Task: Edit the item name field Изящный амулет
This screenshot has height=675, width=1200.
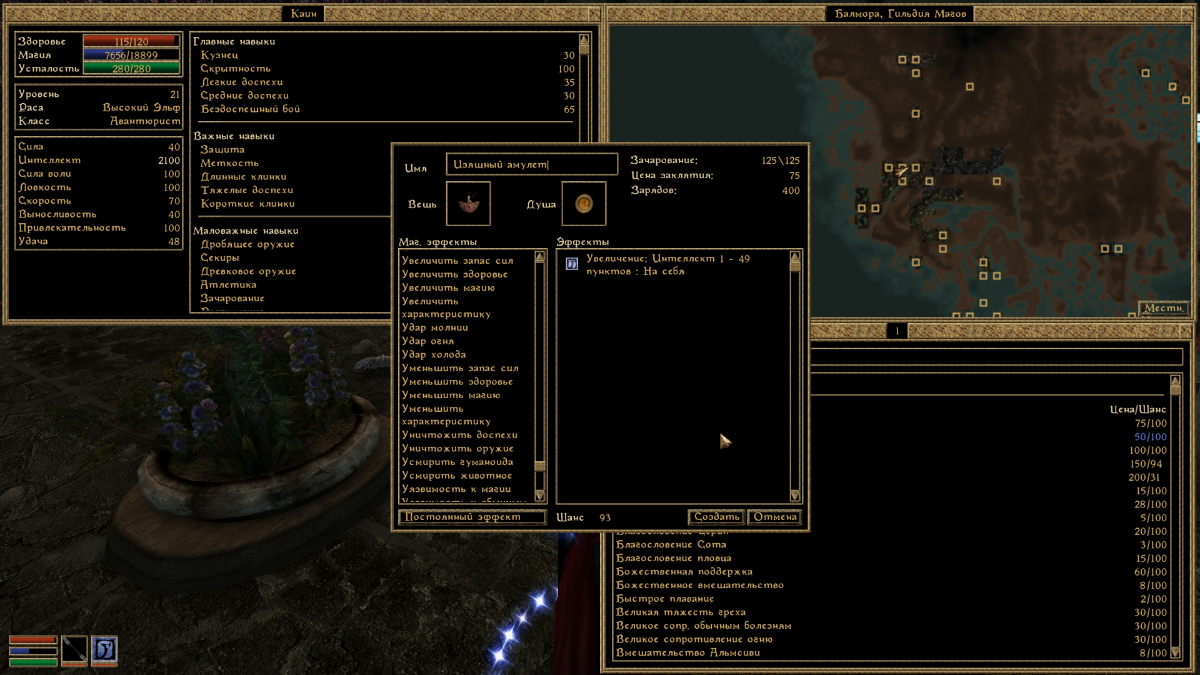Action: tap(531, 165)
